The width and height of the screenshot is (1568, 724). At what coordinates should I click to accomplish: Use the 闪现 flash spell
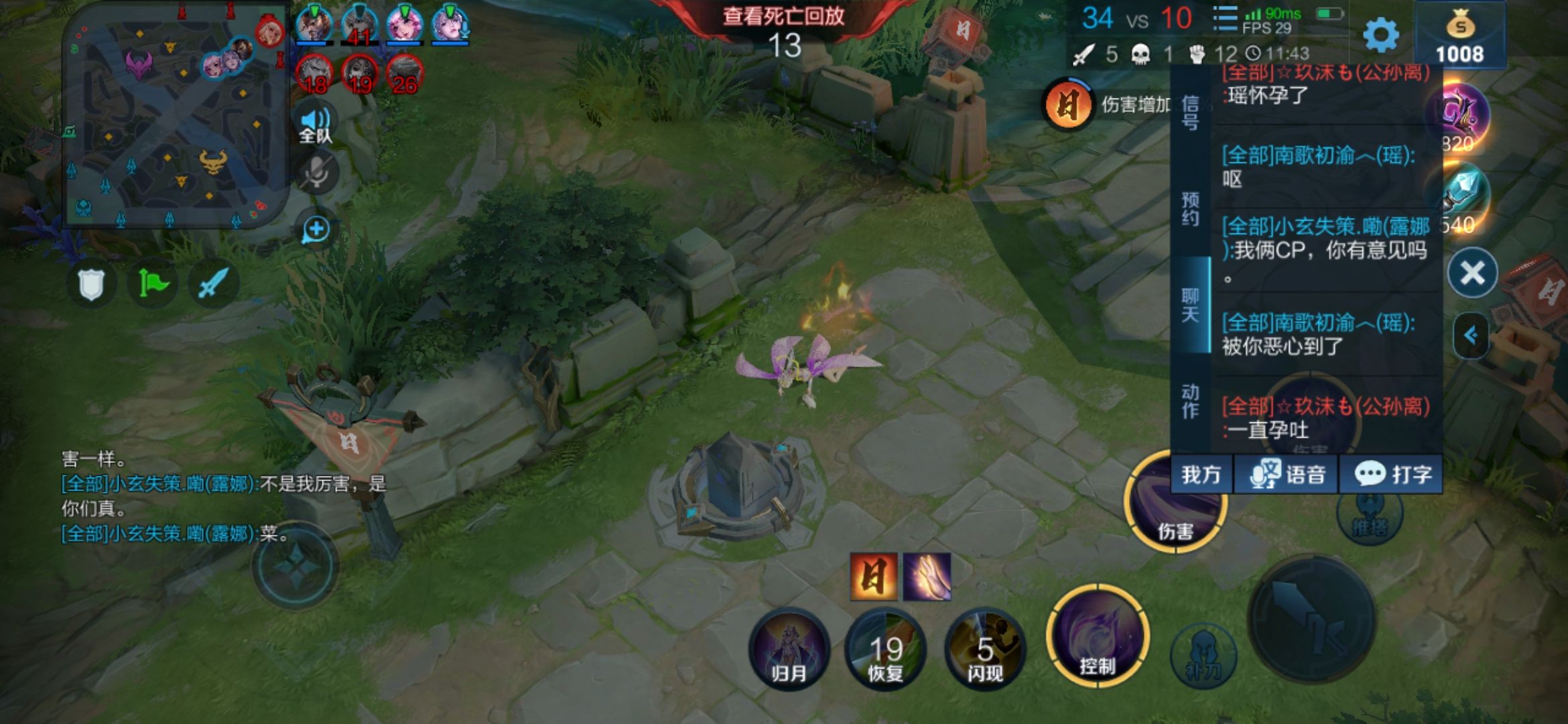coord(984,650)
